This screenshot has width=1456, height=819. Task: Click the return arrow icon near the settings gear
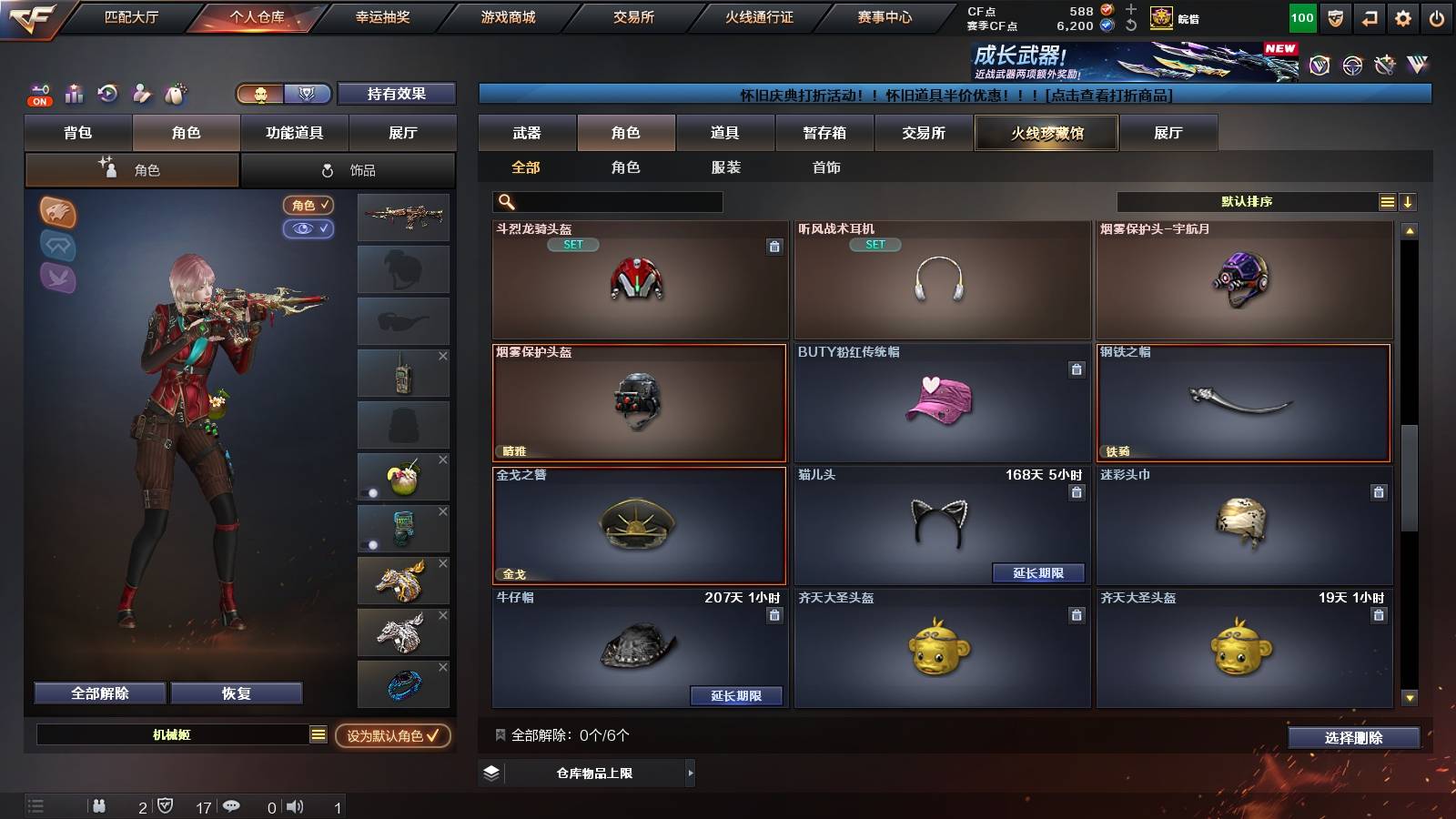click(x=1369, y=15)
